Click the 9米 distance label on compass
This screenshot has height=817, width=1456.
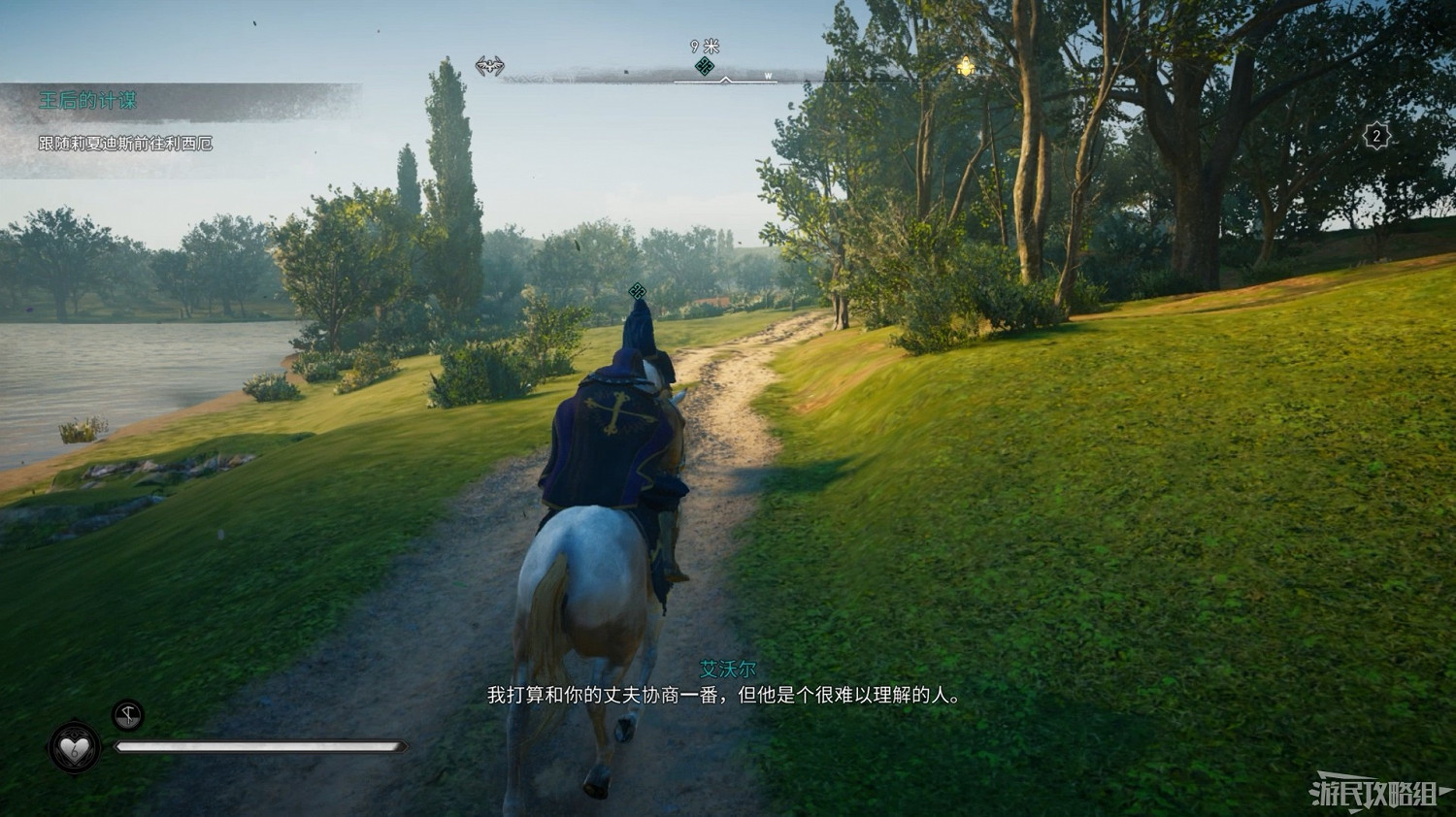702,46
